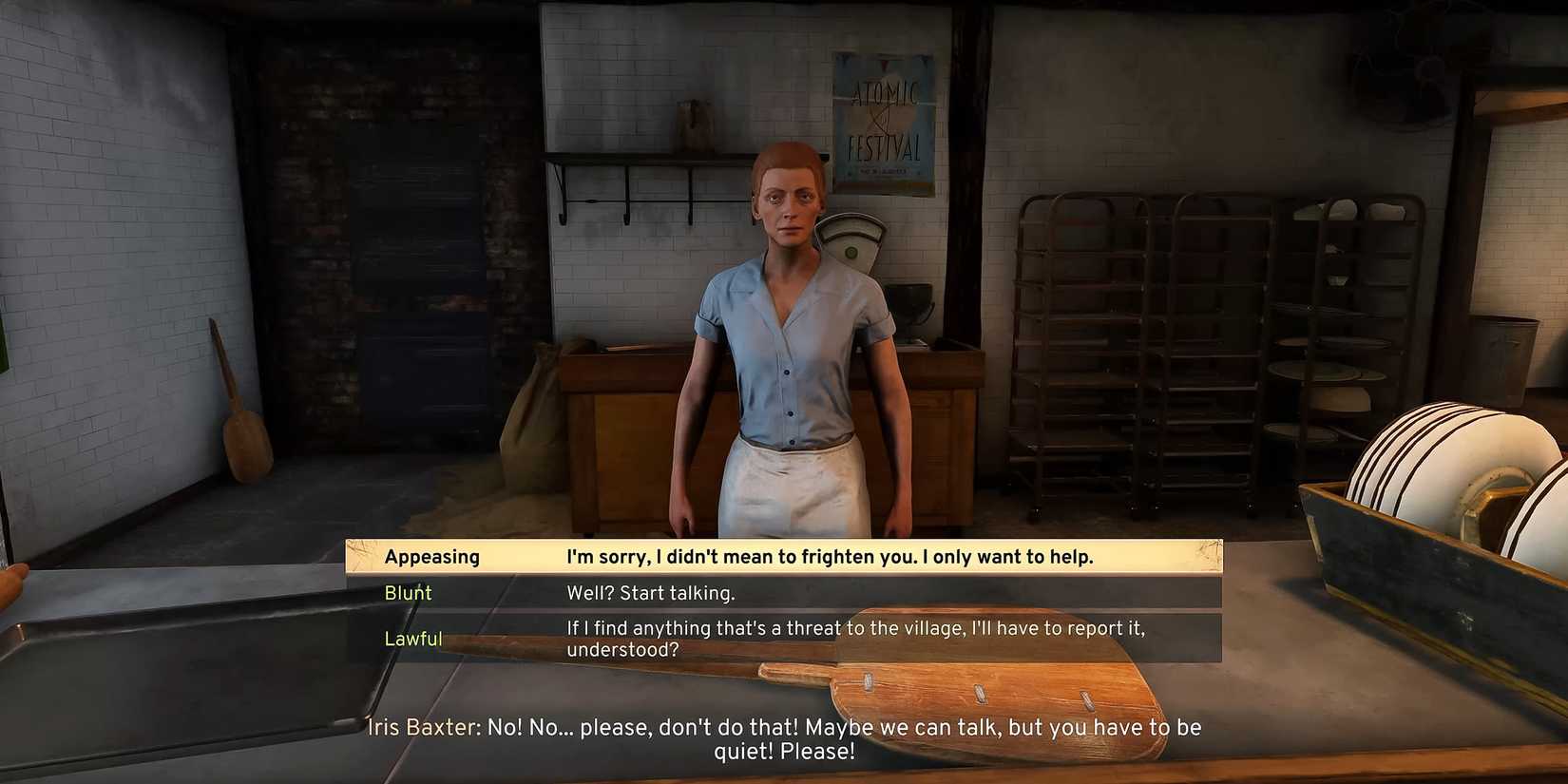Click the subtitle text at the bottom
This screenshot has height=784, width=1568.
click(x=784, y=739)
